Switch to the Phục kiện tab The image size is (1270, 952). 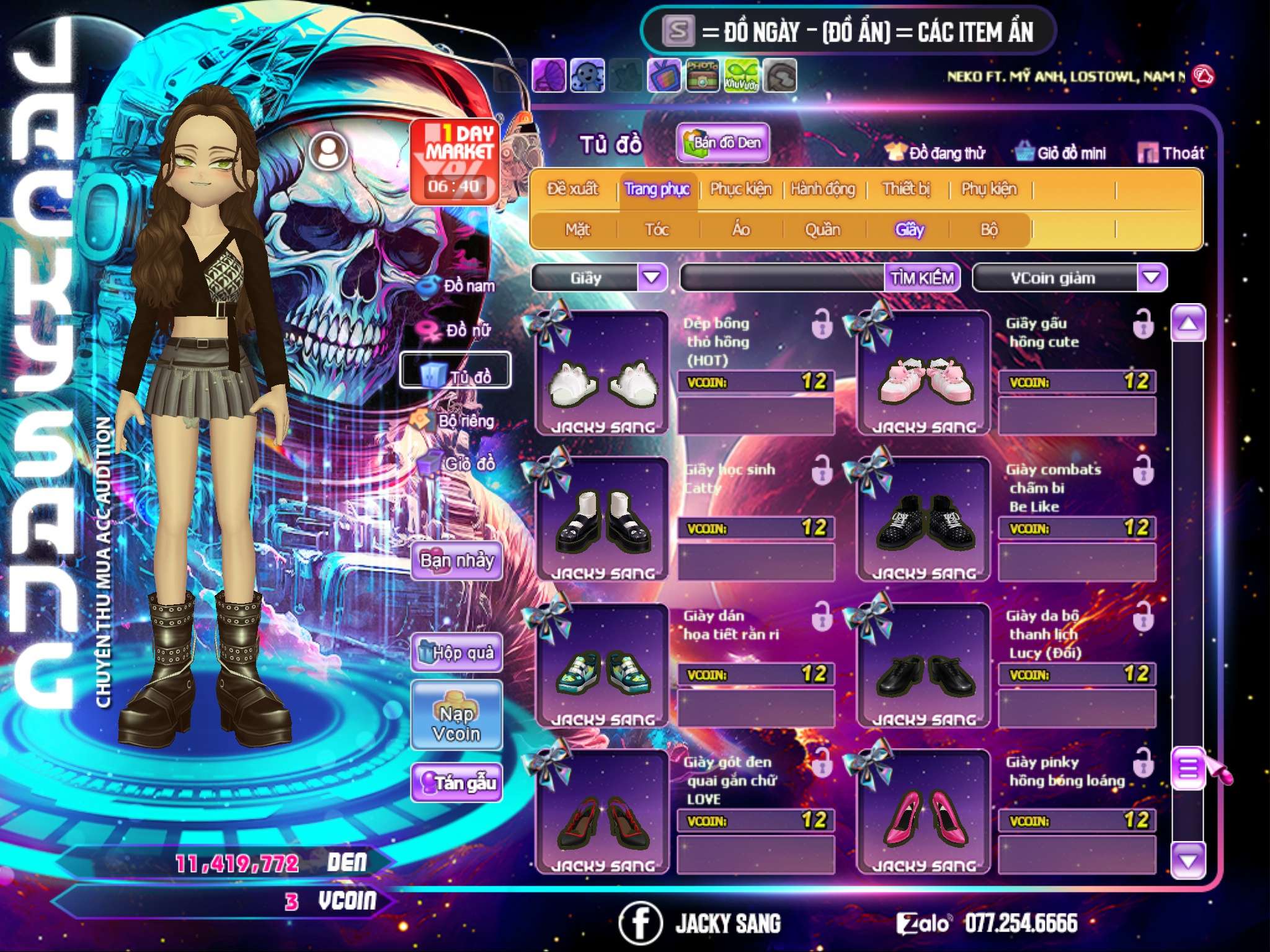pyautogui.click(x=740, y=189)
